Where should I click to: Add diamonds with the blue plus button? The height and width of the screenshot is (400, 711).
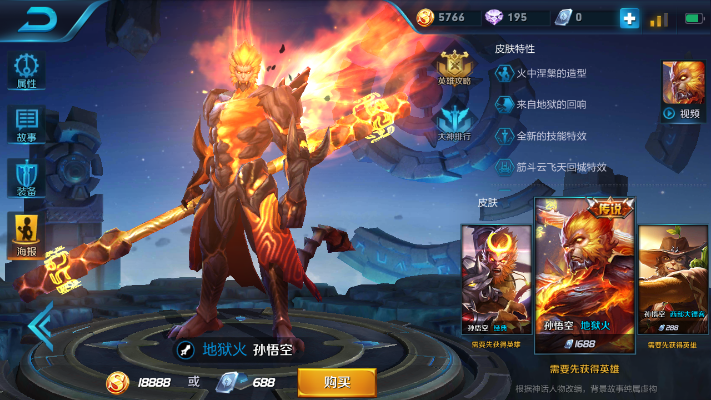click(x=629, y=18)
